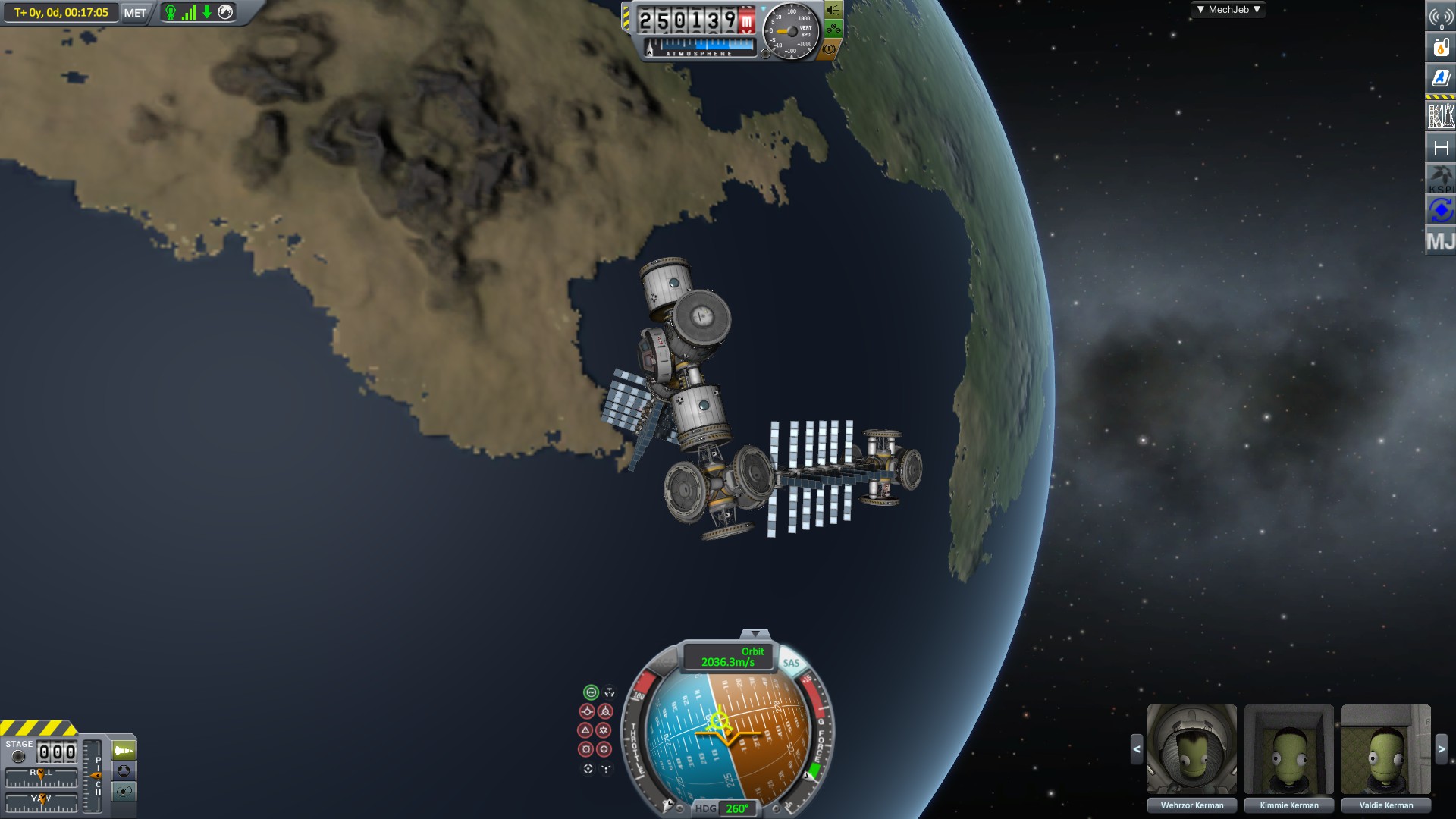Screen dimensions: 1456x819
Task: Select Valdie Kerman's crew portrait
Action: (x=1385, y=749)
